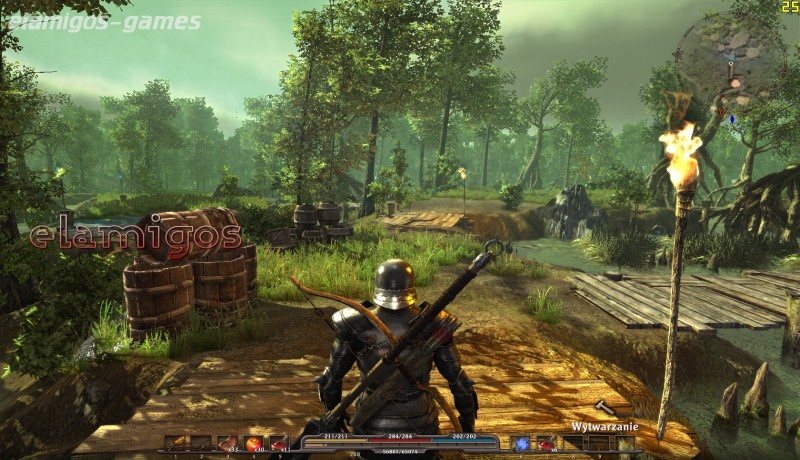Select the first hotbar weapon slot
This screenshot has width=800, height=460.
[176, 443]
